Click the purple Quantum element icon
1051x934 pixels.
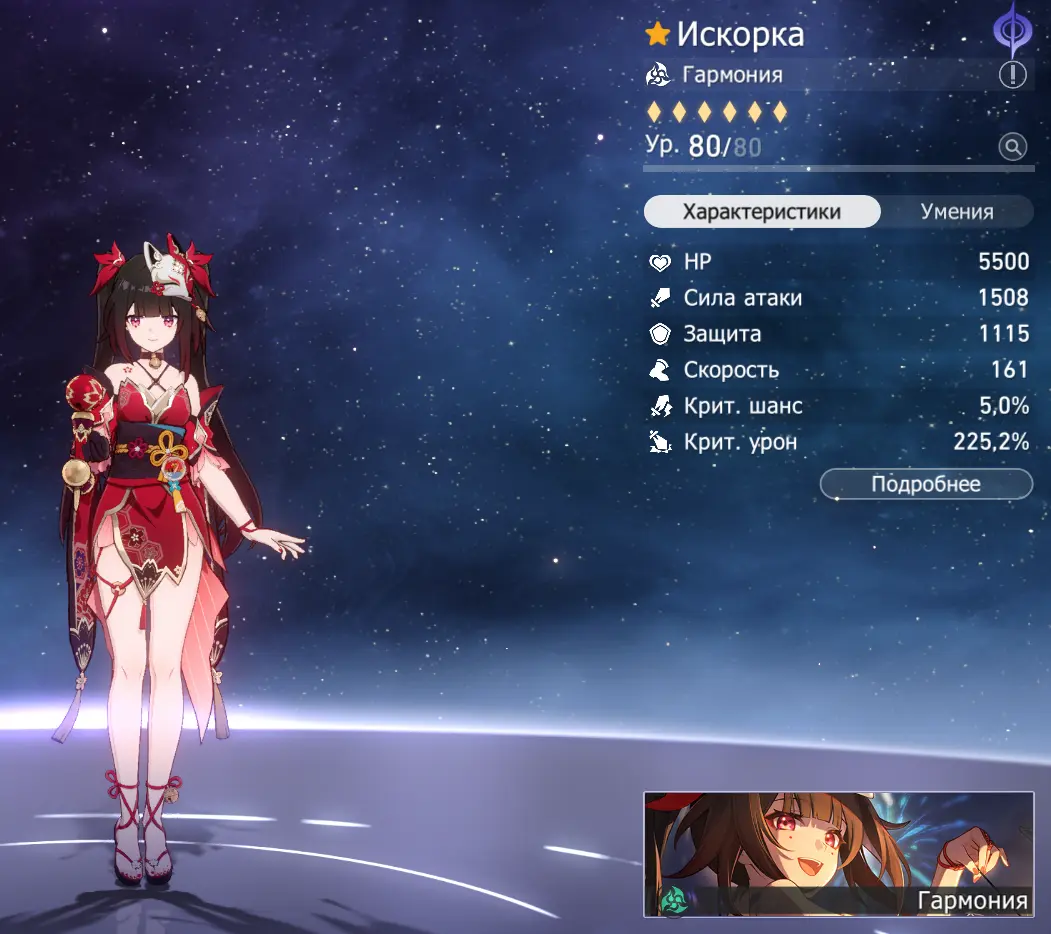click(x=1011, y=29)
